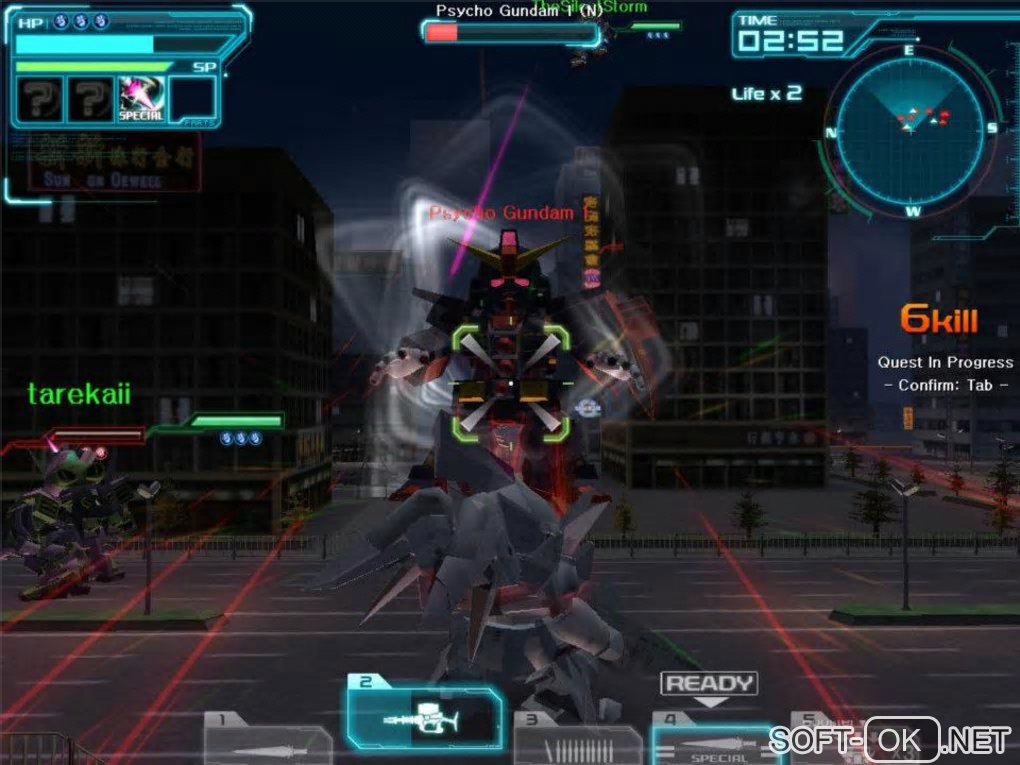This screenshot has width=1020, height=765.
Task: Open the circular radar minimap
Action: pyautogui.click(x=912, y=128)
